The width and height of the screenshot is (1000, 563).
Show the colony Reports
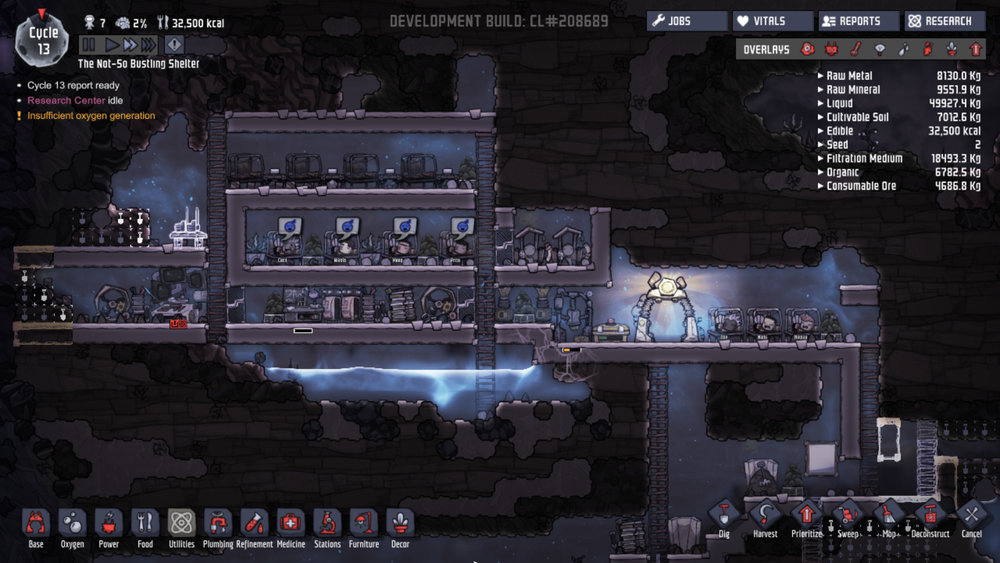(859, 21)
